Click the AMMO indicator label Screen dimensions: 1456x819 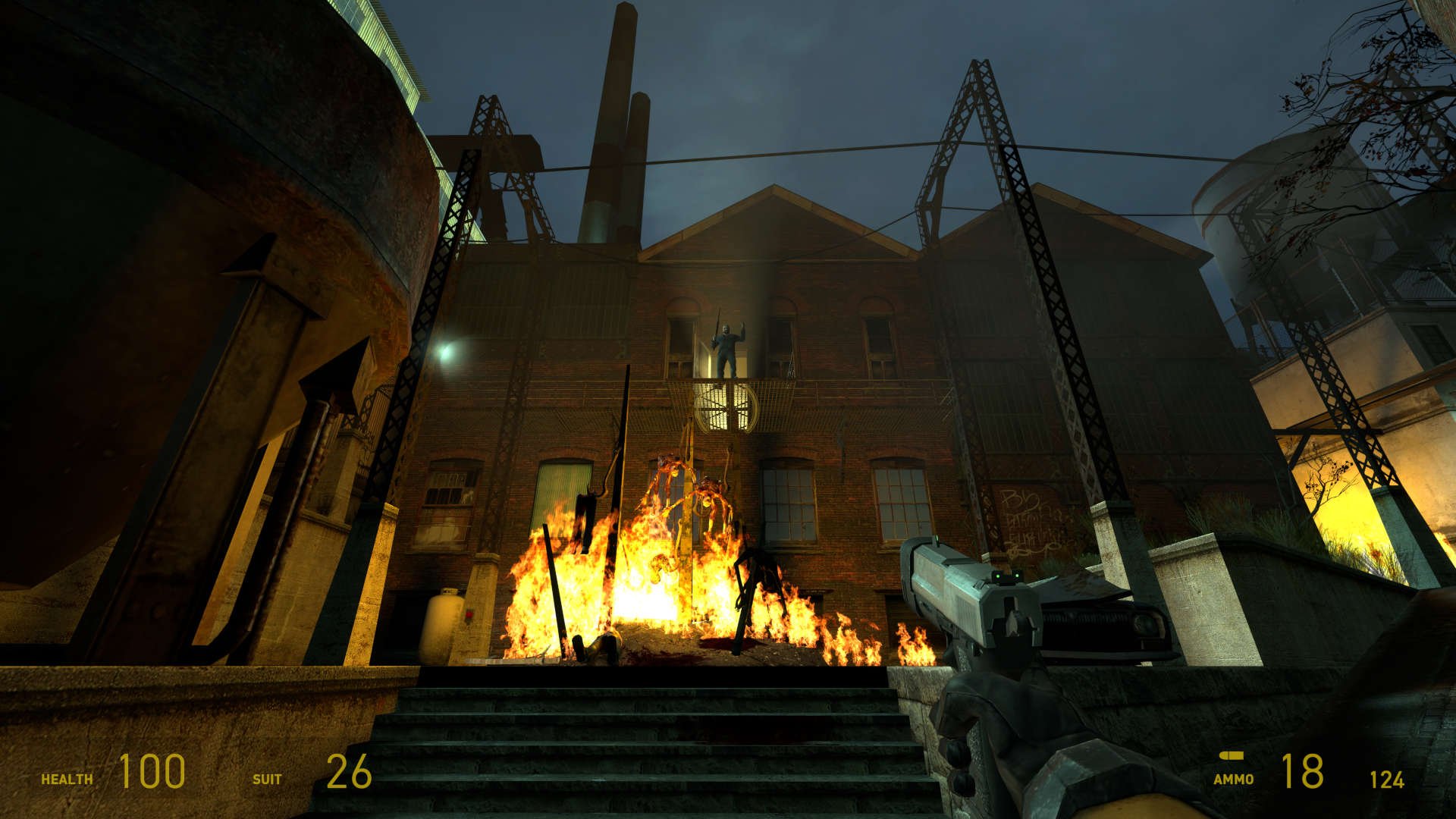coord(1235,778)
